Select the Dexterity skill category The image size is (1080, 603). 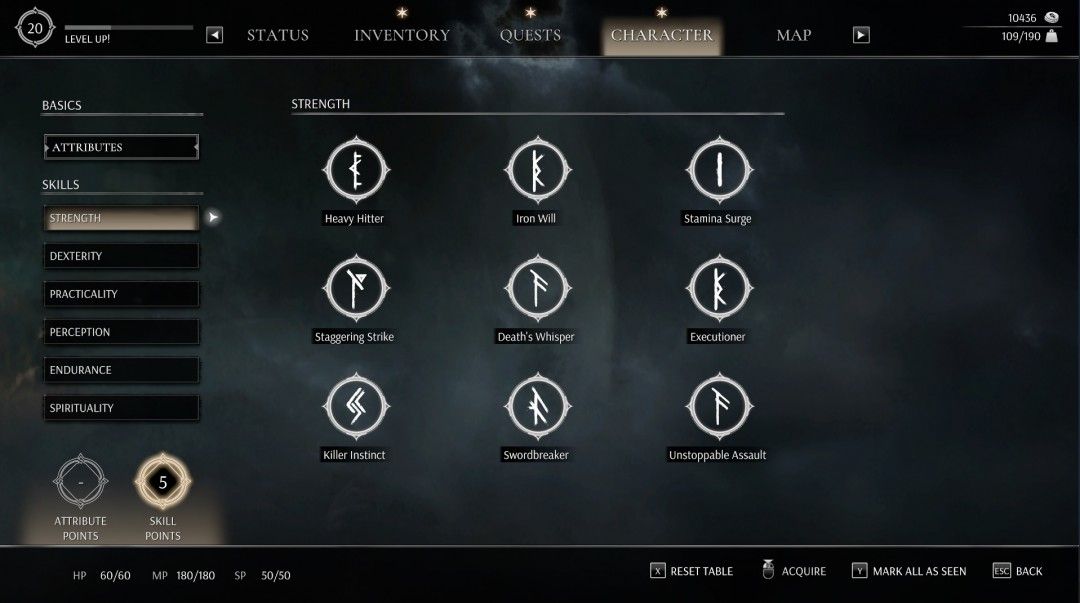click(121, 256)
